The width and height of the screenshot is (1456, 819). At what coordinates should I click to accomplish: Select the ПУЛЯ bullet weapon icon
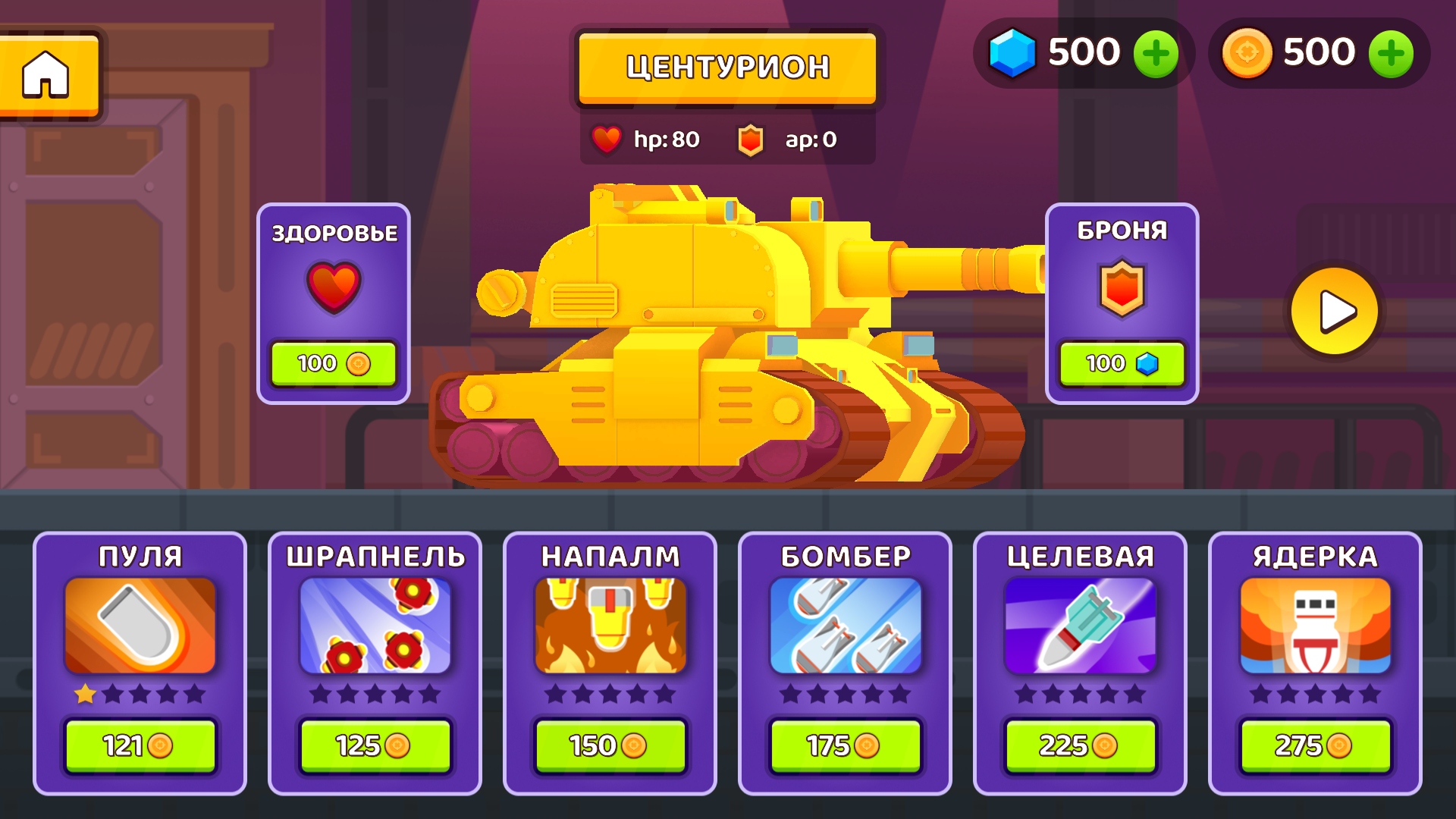(x=140, y=626)
